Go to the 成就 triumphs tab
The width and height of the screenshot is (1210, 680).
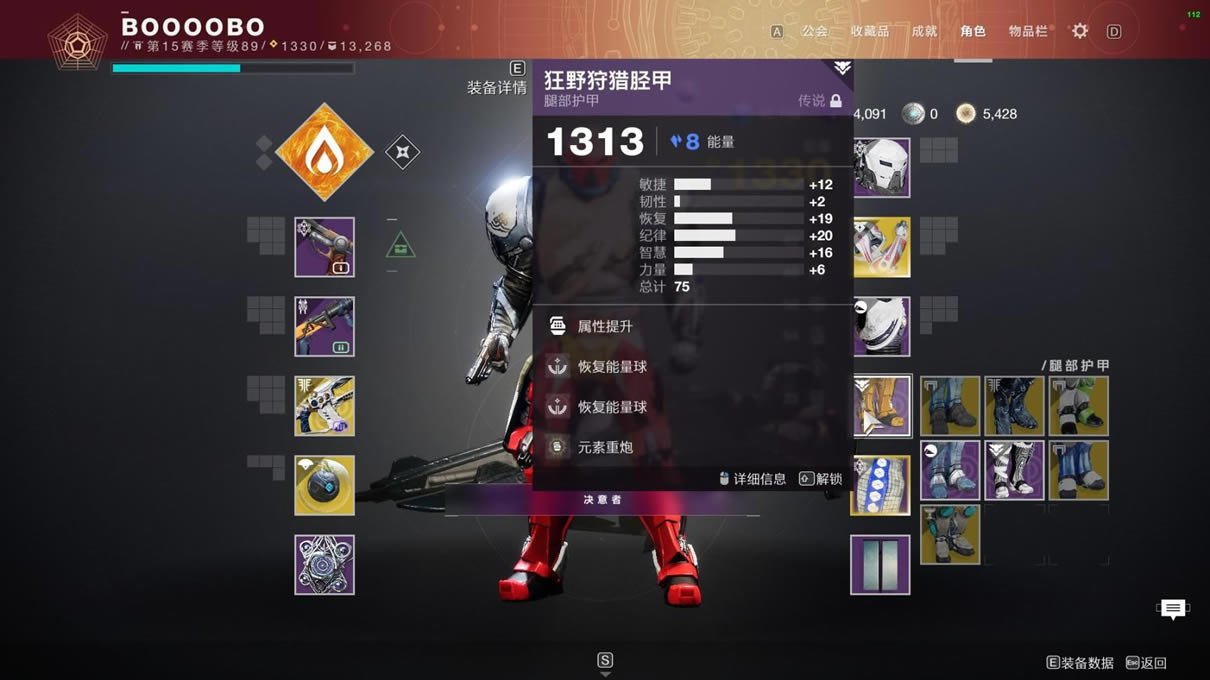(x=924, y=31)
